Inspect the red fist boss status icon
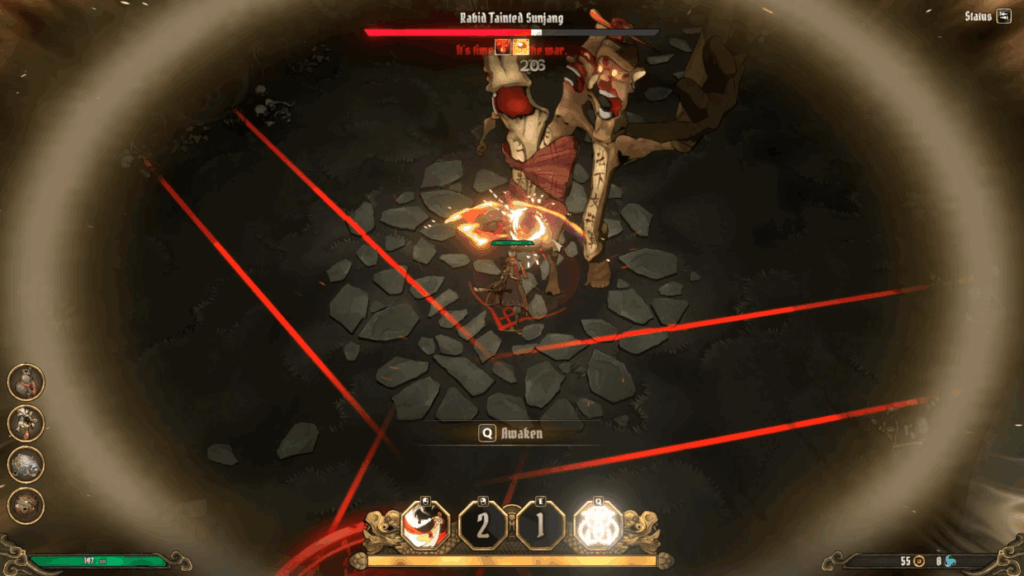This screenshot has width=1024, height=576. tap(503, 46)
